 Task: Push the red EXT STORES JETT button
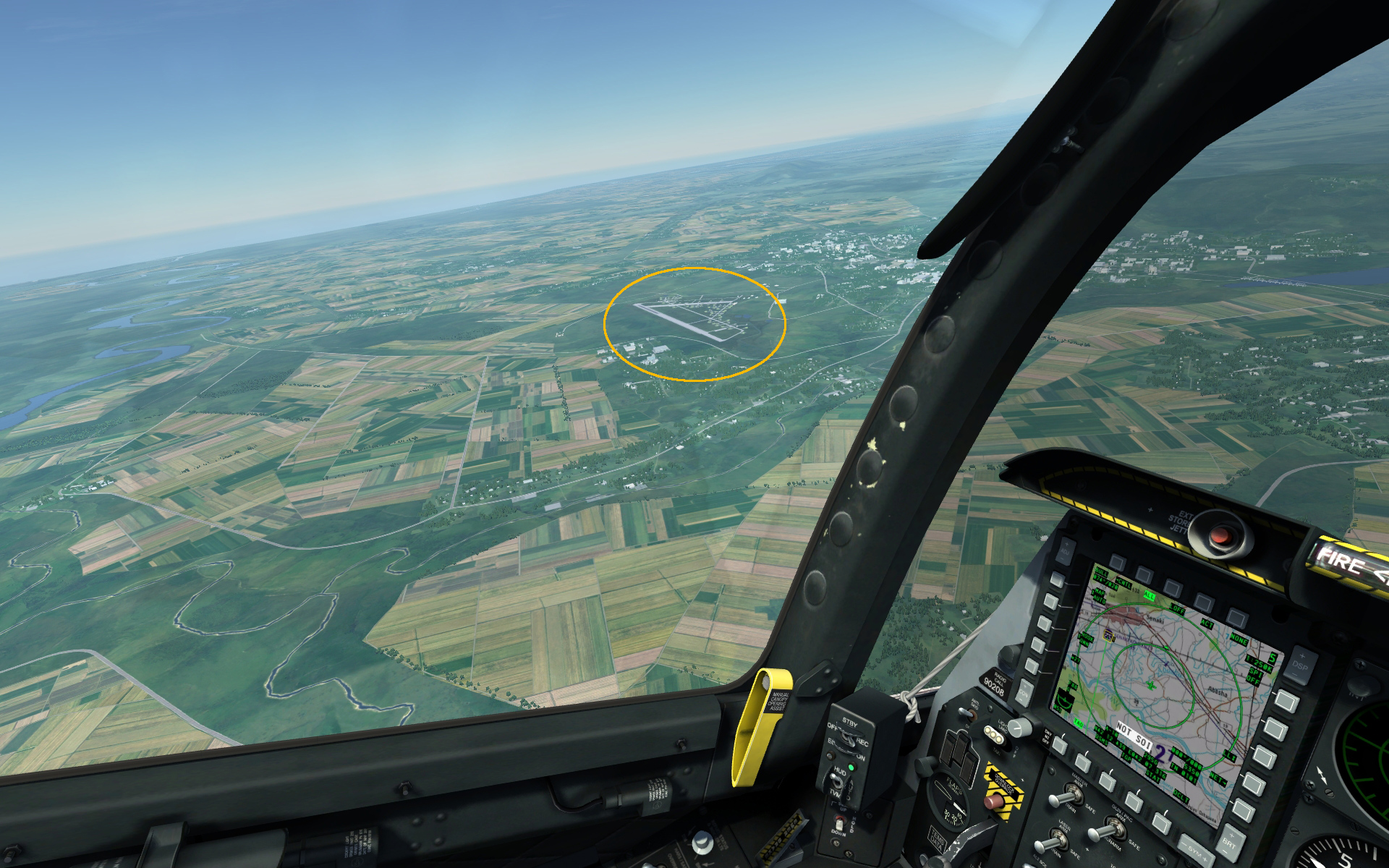(x=1222, y=536)
